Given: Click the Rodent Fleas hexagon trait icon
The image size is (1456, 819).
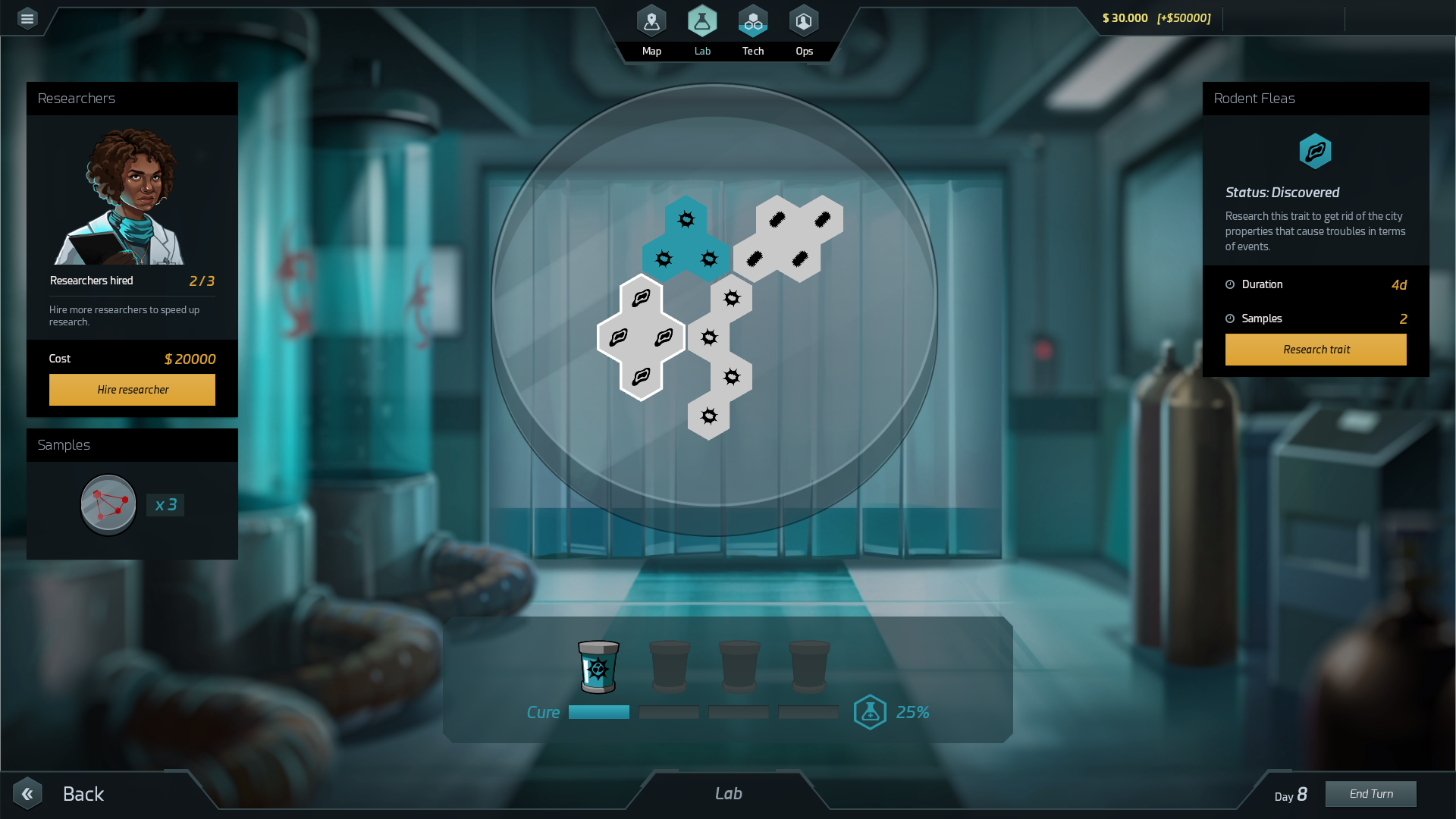Looking at the screenshot, I should coord(1316,151).
